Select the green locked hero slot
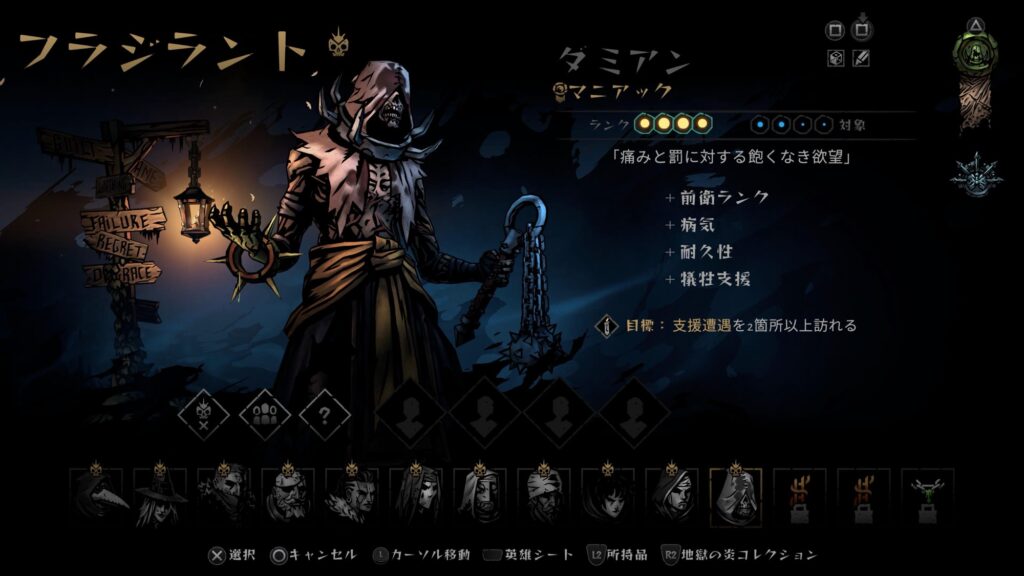 (927, 495)
